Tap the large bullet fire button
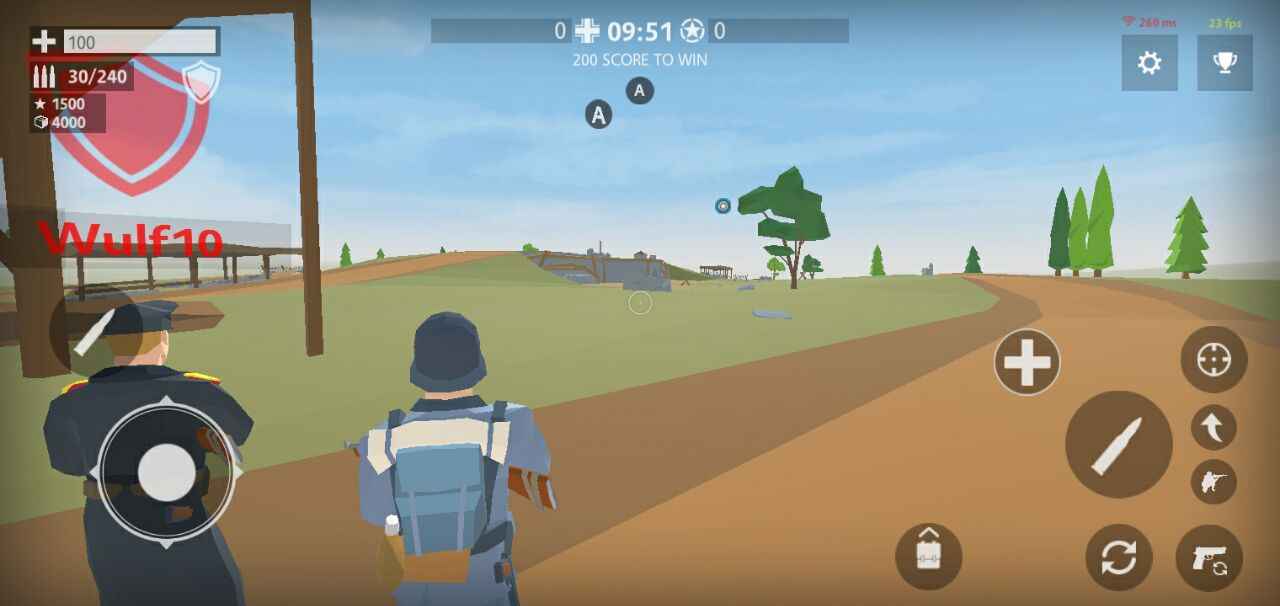The width and height of the screenshot is (1280, 606). tap(1118, 445)
